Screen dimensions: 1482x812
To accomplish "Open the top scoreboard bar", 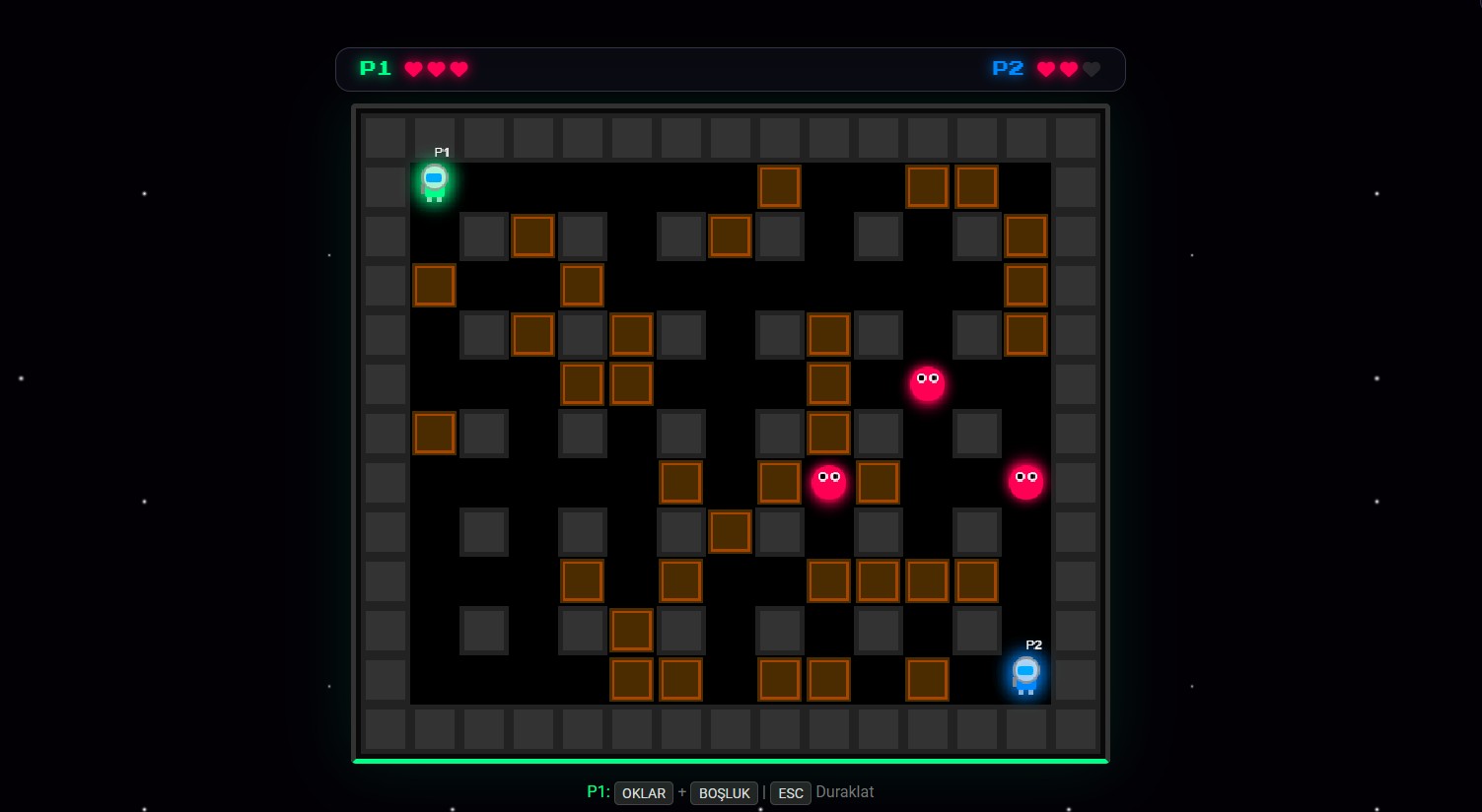I will click(x=730, y=69).
